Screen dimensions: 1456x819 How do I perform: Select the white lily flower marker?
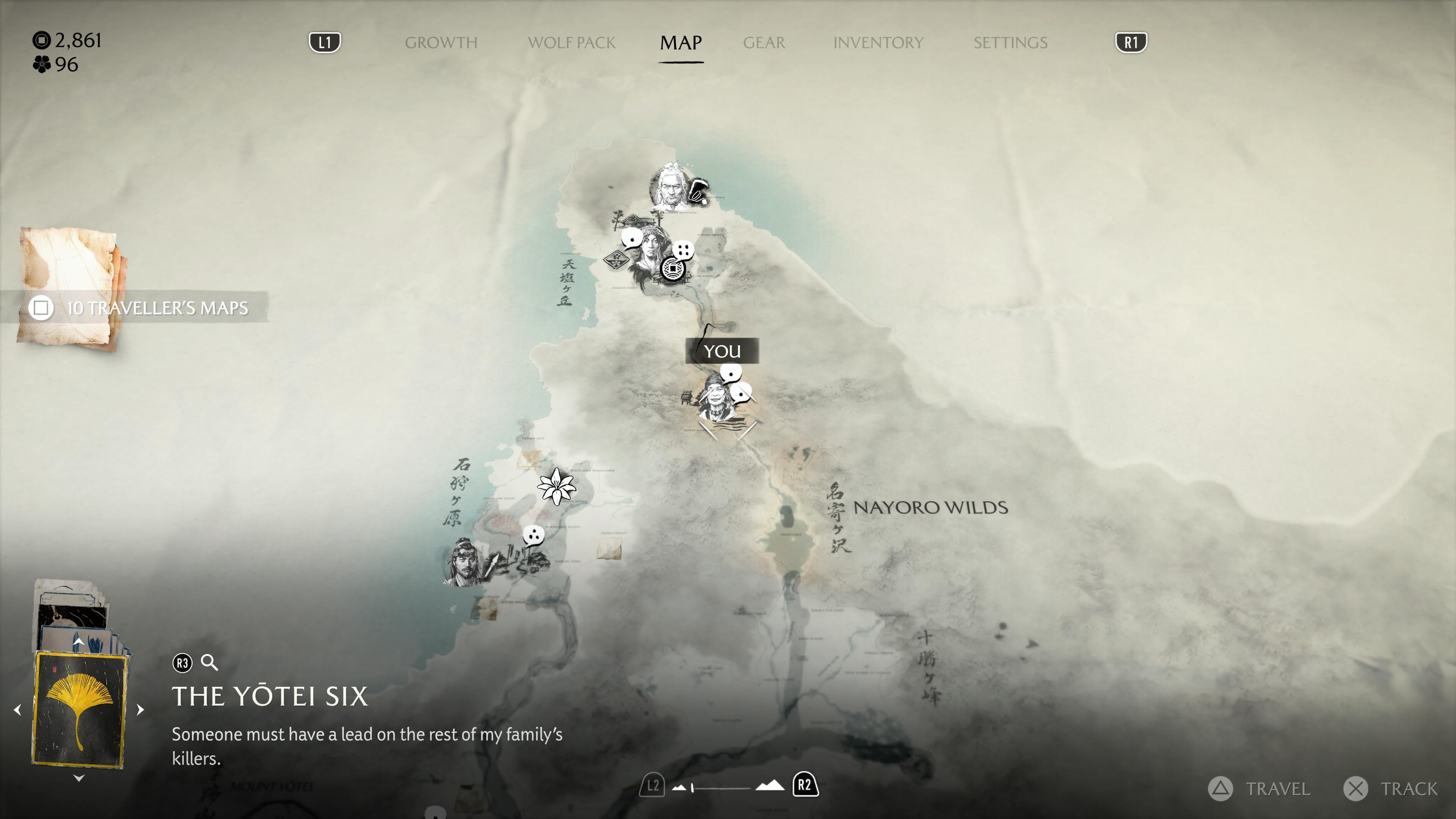click(556, 485)
